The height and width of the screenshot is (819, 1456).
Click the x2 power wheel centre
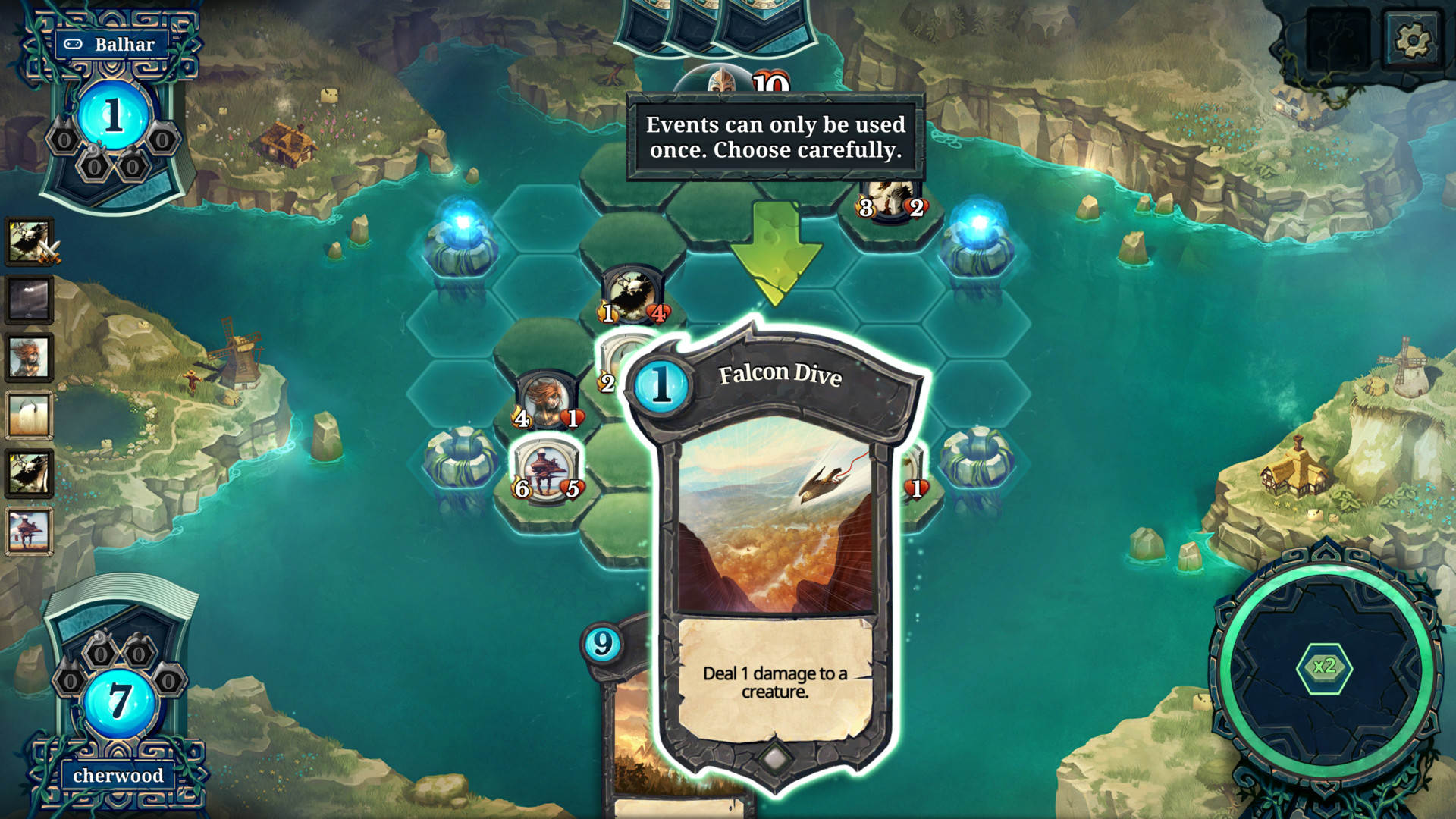point(1324,667)
